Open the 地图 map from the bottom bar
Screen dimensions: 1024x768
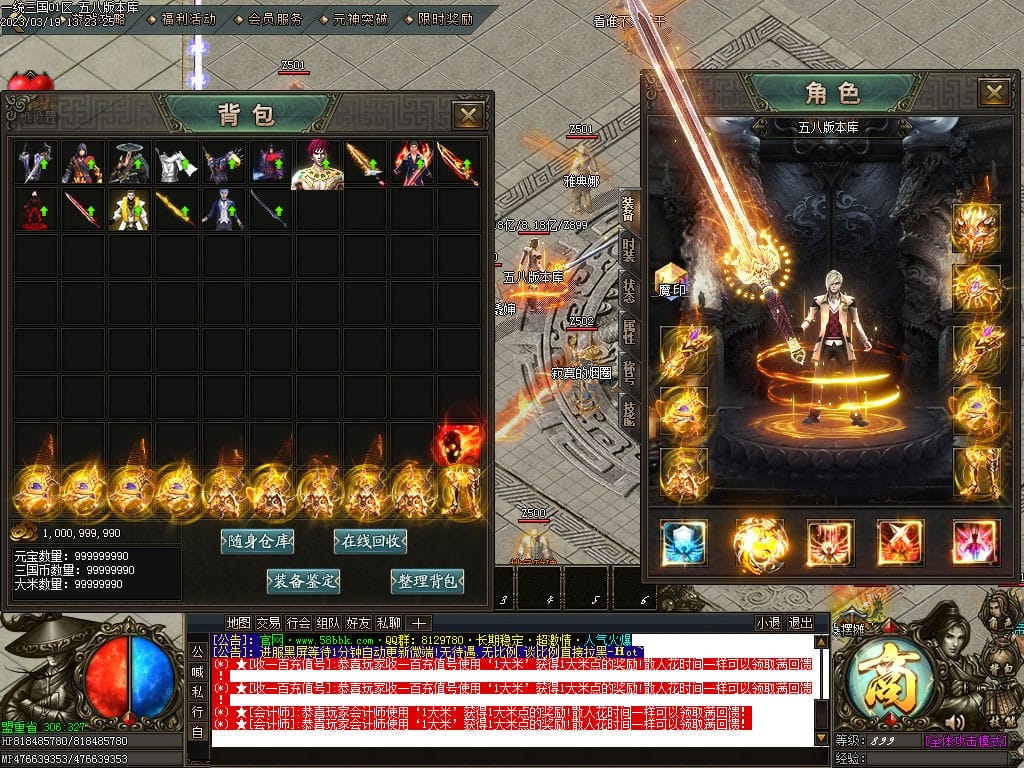[x=238, y=623]
